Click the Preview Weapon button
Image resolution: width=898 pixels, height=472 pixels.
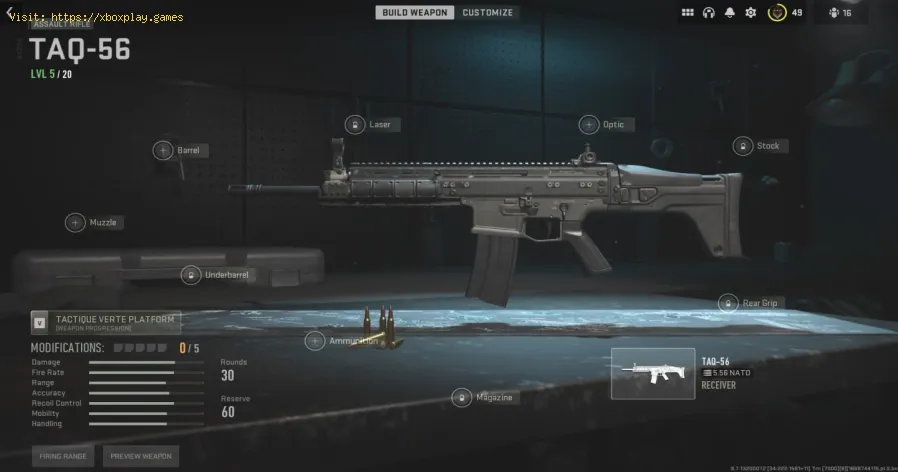141,456
